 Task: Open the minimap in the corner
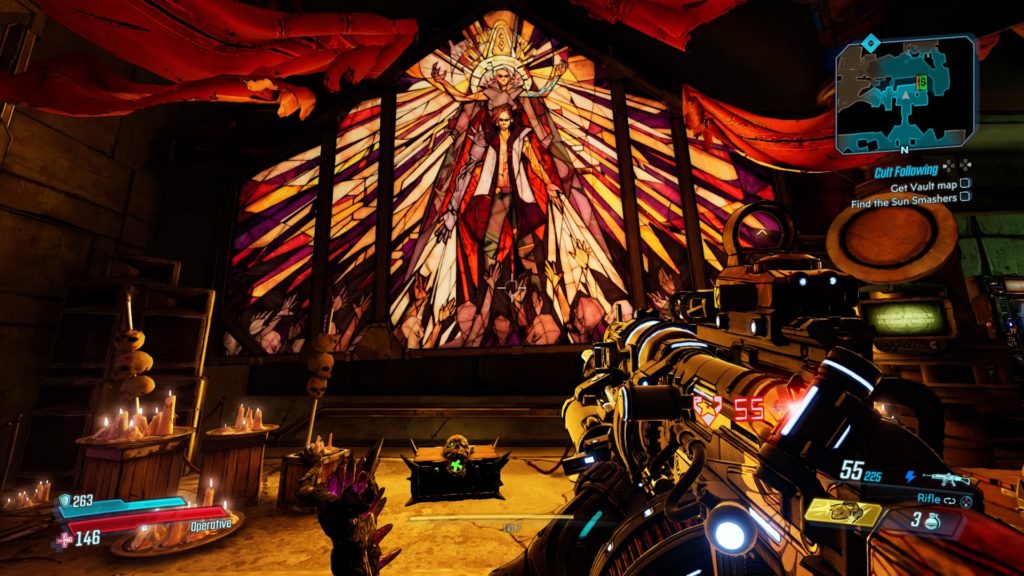(904, 95)
